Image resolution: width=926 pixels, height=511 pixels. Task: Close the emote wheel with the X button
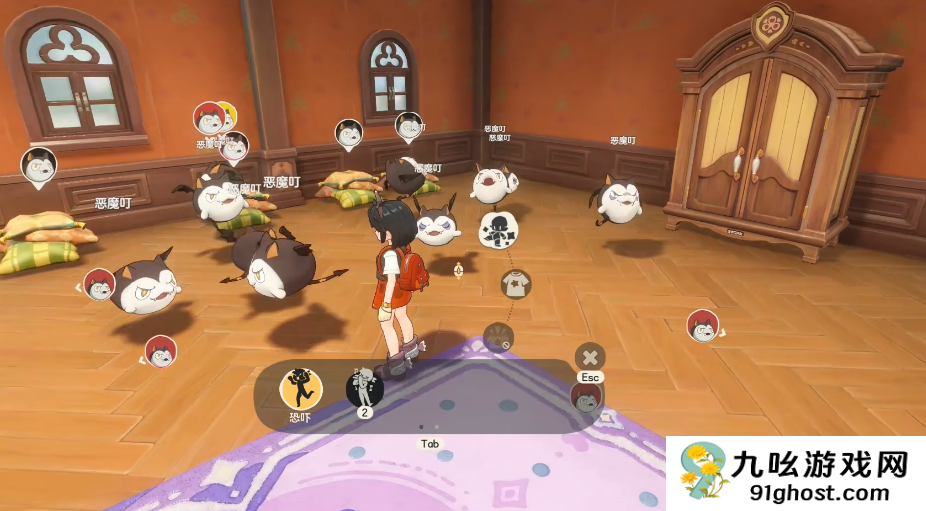(x=590, y=357)
